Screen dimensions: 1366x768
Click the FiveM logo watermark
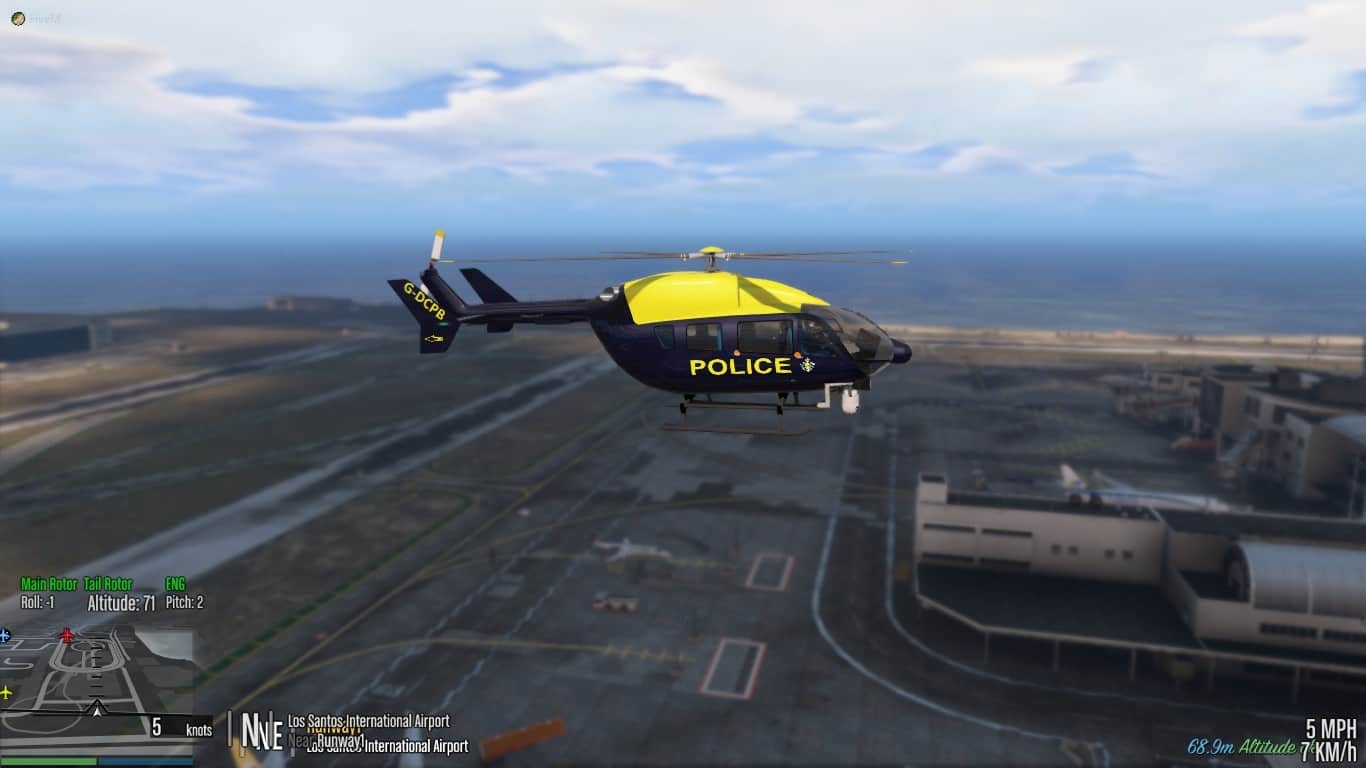click(x=18, y=18)
